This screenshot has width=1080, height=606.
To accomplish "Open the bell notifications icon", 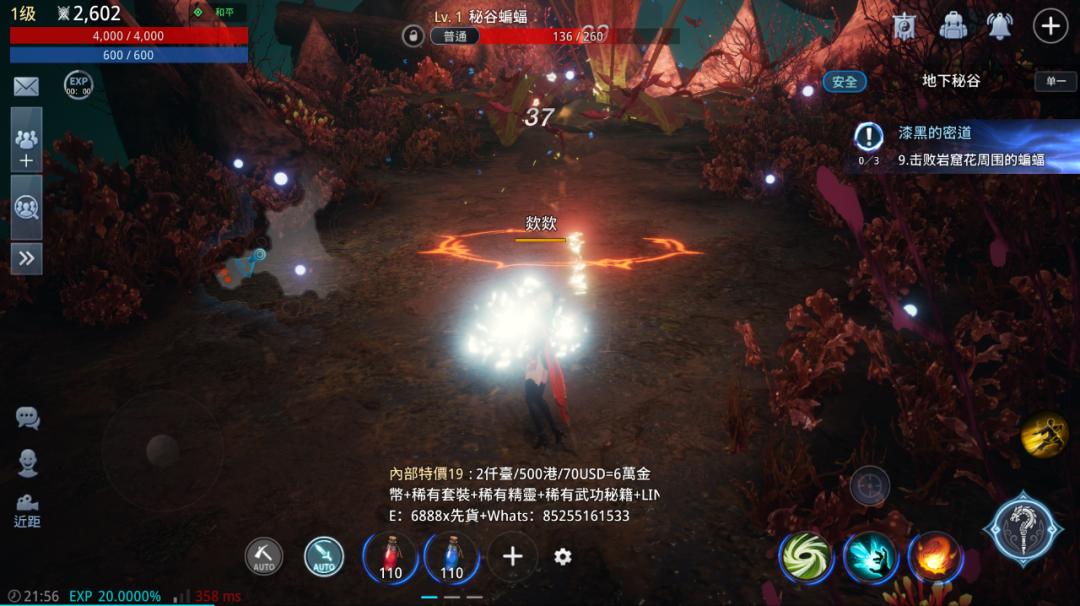I will click(x=1000, y=26).
